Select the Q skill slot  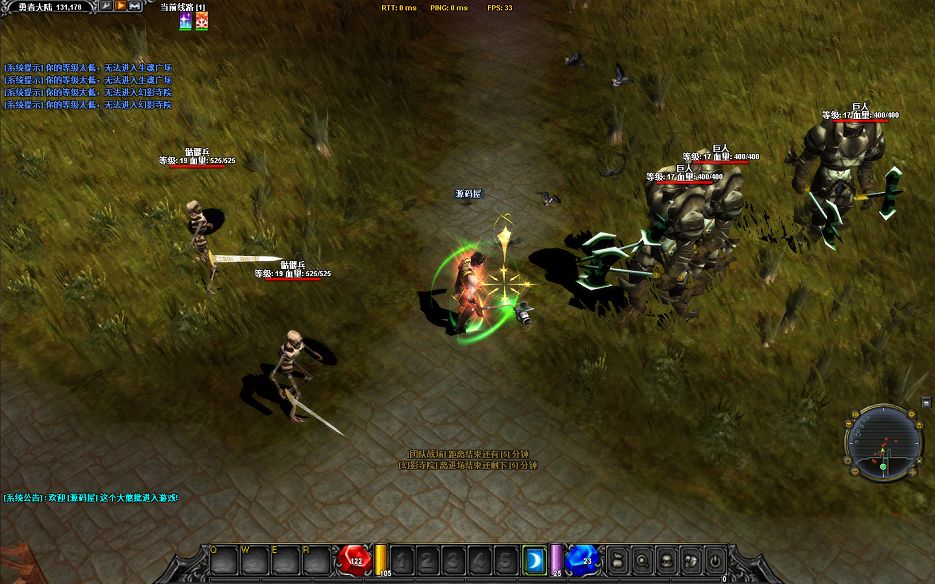pyautogui.click(x=218, y=561)
